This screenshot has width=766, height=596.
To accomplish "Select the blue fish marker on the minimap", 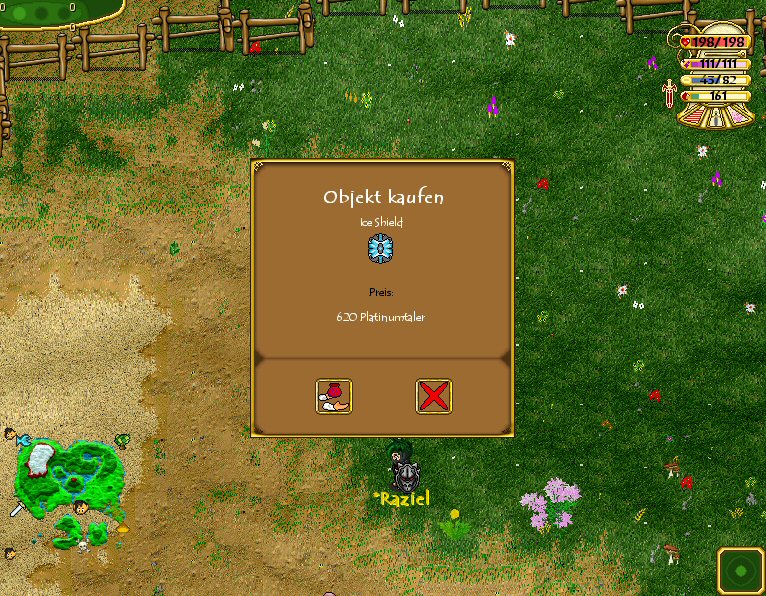I will pos(24,440).
